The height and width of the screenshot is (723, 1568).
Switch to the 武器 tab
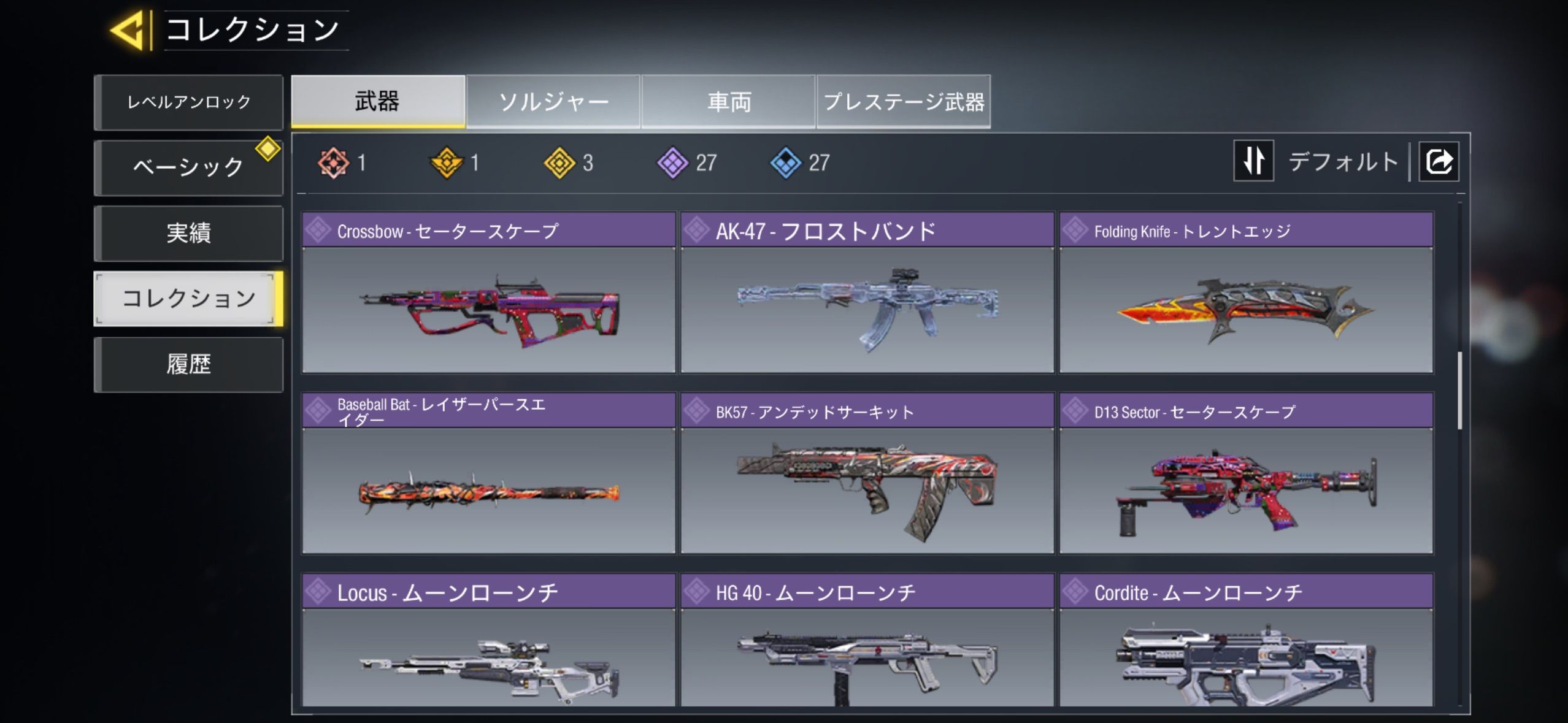(378, 101)
